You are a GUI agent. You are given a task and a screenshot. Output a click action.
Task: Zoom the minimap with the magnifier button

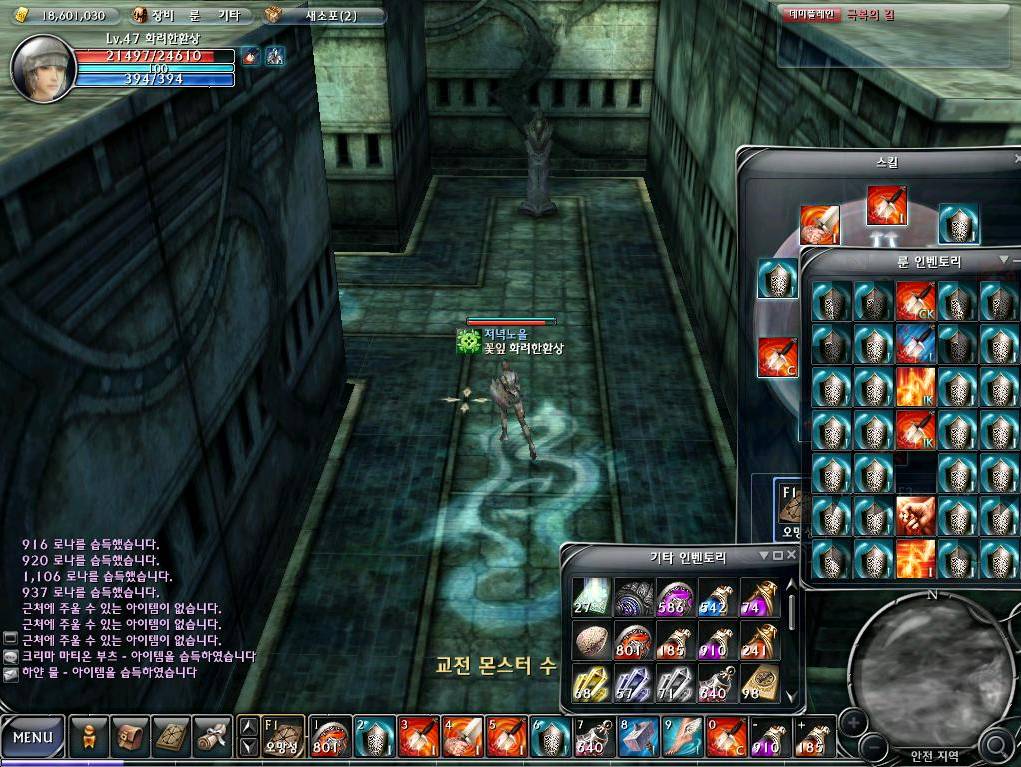tap(996, 743)
